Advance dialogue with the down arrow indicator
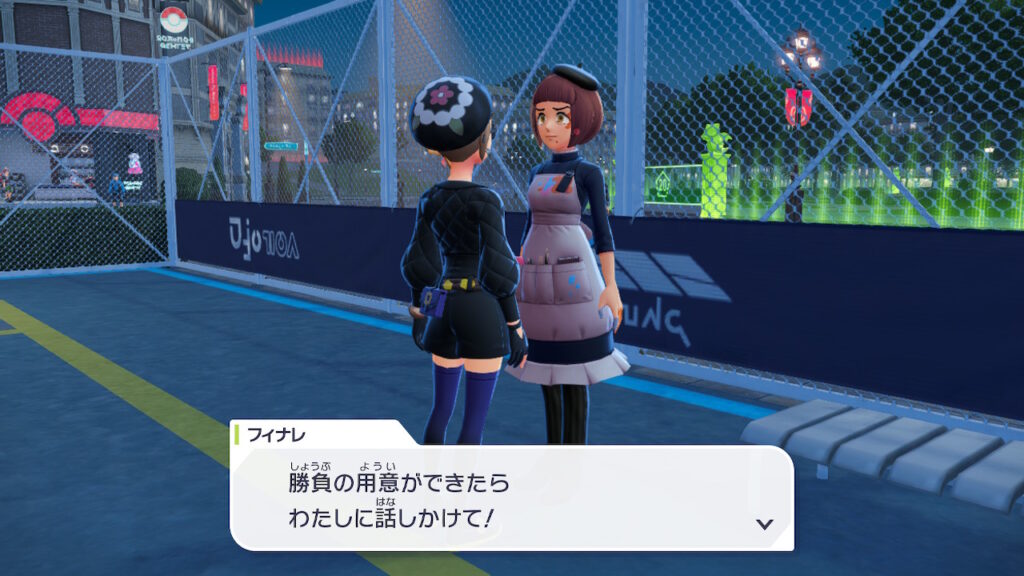1024x576 pixels. pyautogui.click(x=765, y=523)
